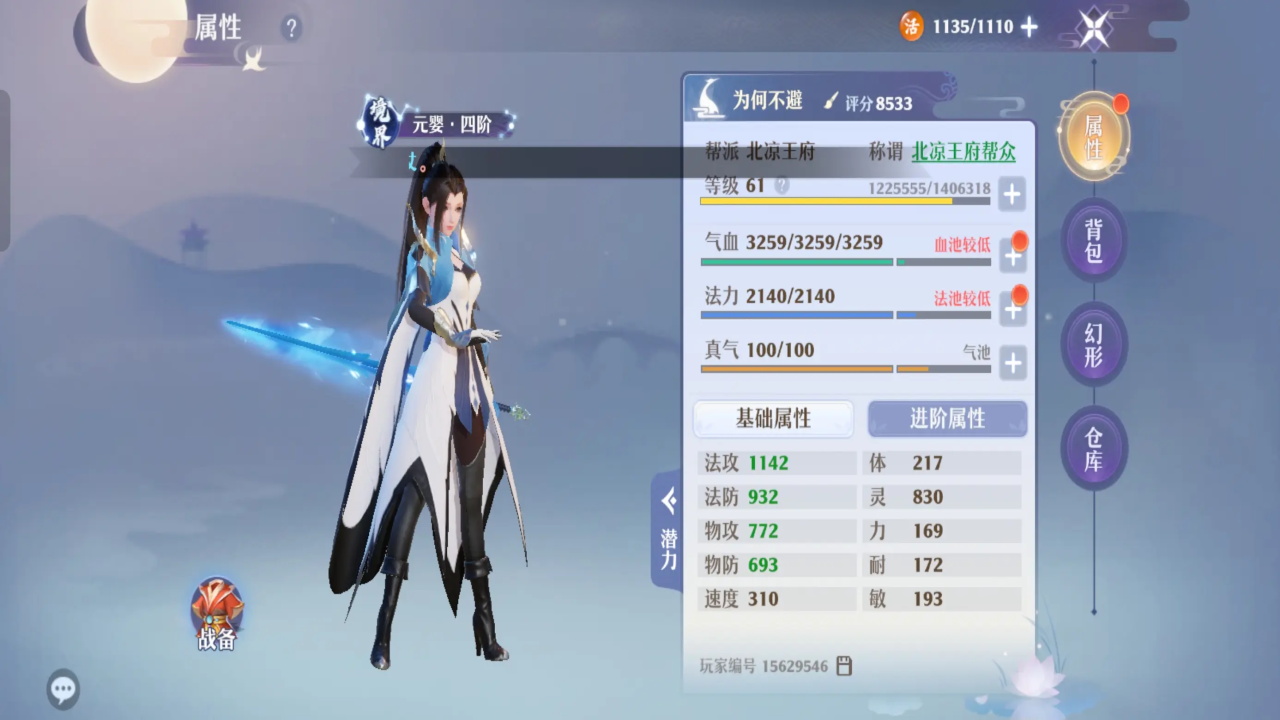
Task: Open the 幻形 side tab
Action: coord(1093,344)
